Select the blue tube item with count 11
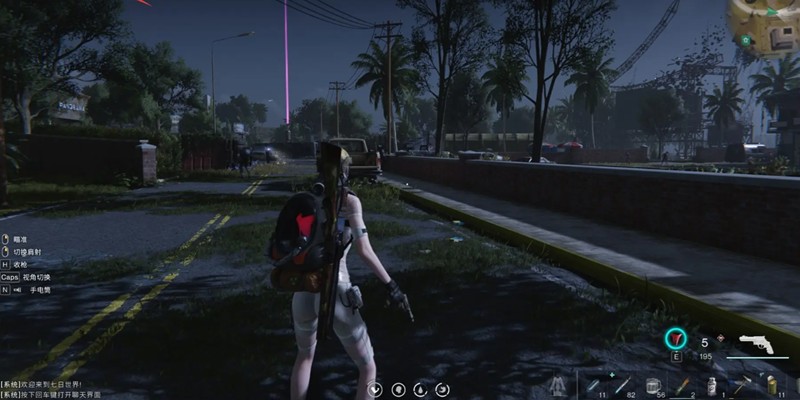Screen dimensions: 800x400 pos(594,385)
